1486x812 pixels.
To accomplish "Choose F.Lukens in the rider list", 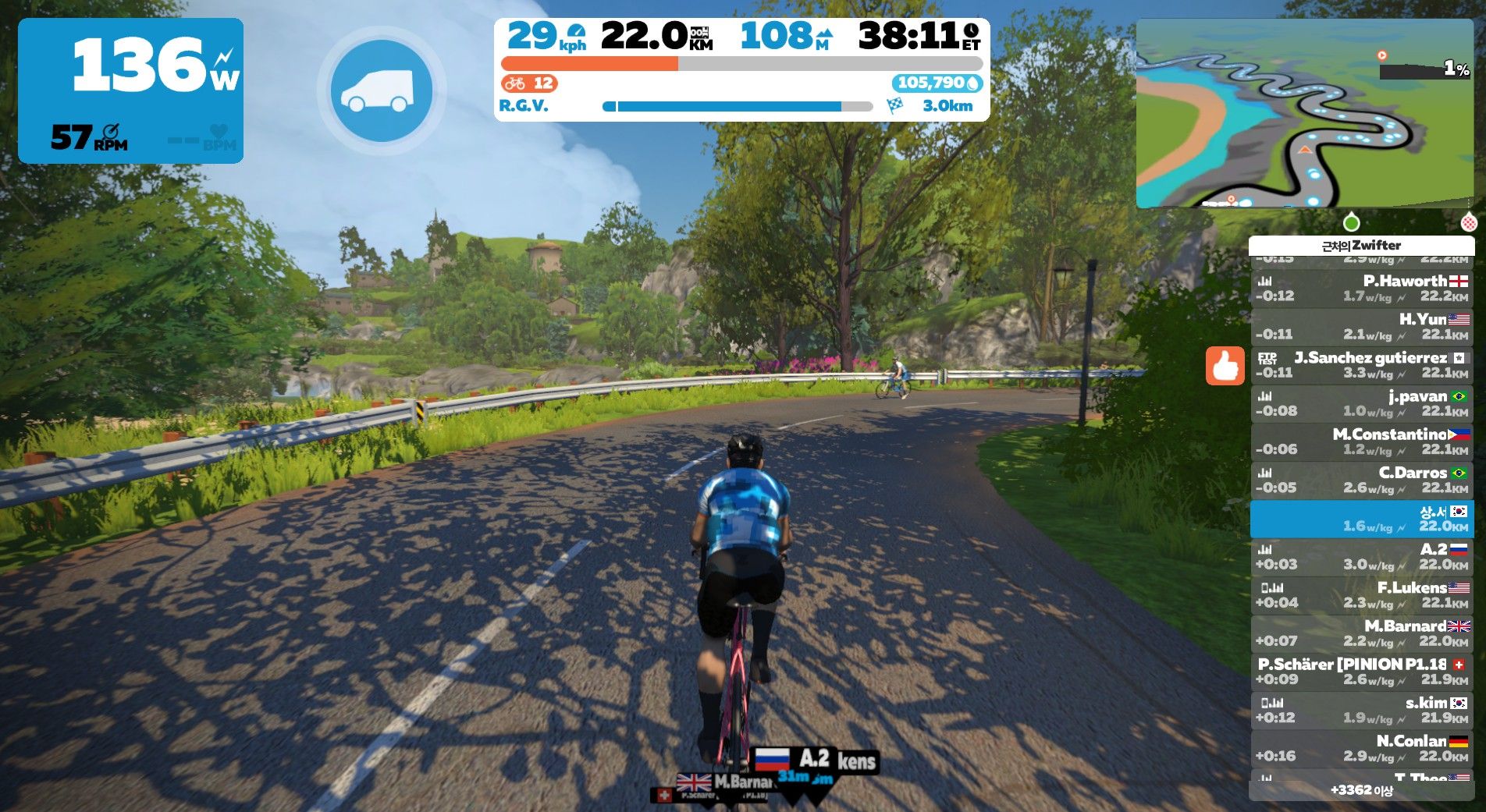I will [x=1361, y=594].
